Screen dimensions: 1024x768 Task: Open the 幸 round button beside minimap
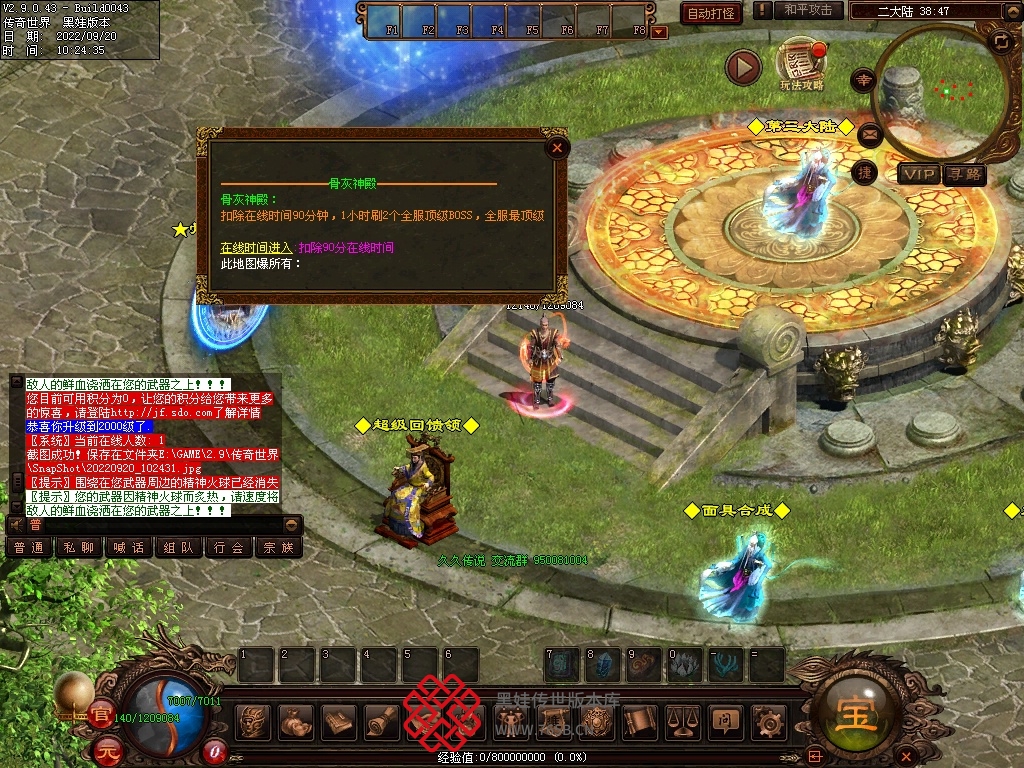pyautogui.click(x=863, y=80)
